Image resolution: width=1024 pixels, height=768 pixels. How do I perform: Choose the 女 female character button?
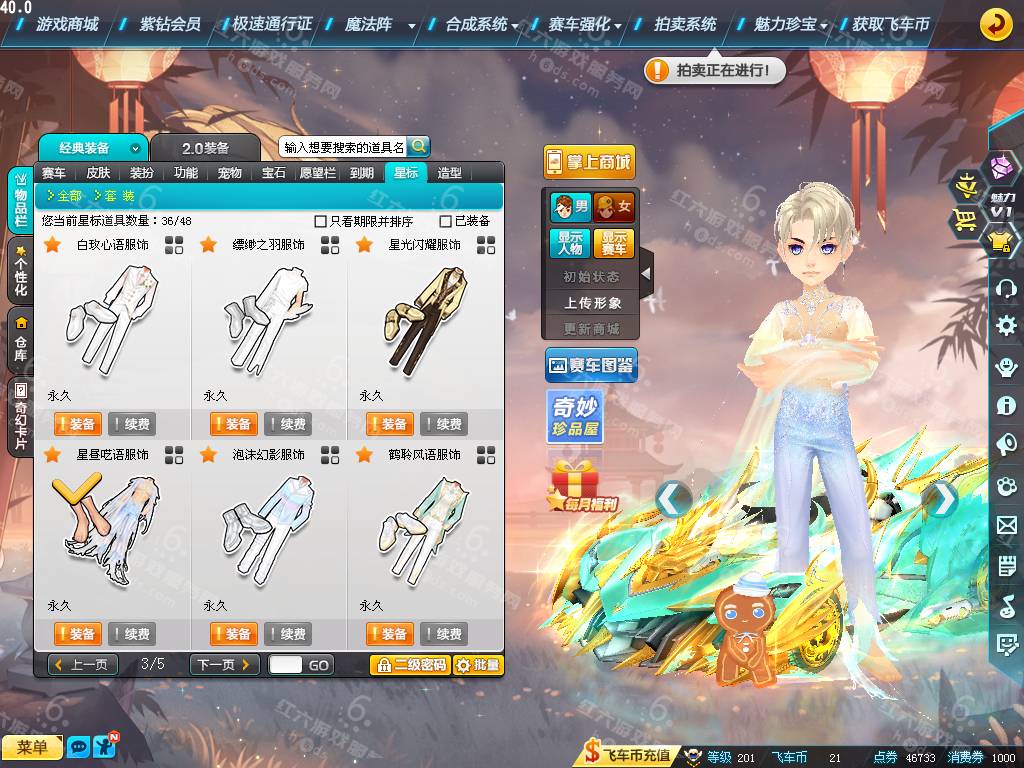[613, 207]
